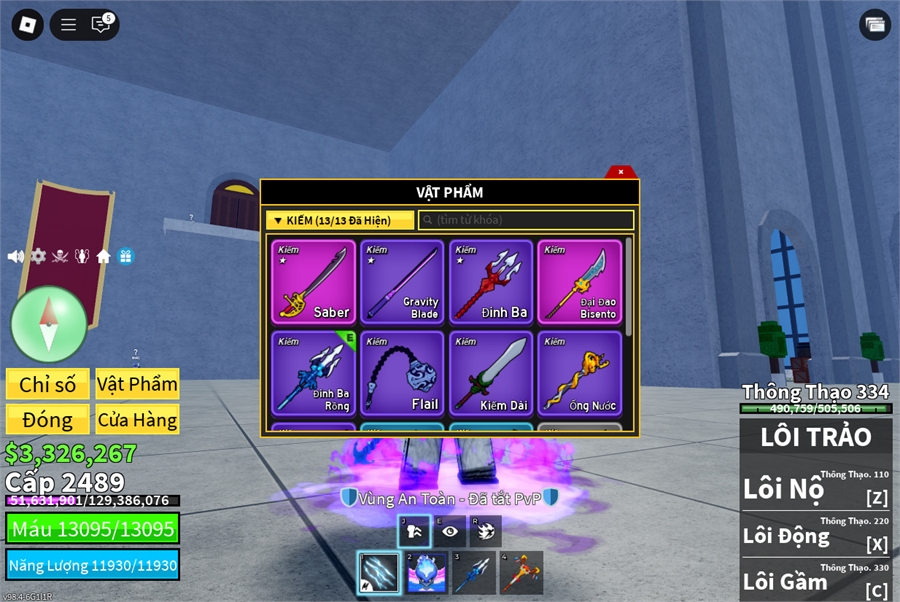Open the Chỉ số stats panel
The height and width of the screenshot is (602, 900).
pyautogui.click(x=48, y=384)
